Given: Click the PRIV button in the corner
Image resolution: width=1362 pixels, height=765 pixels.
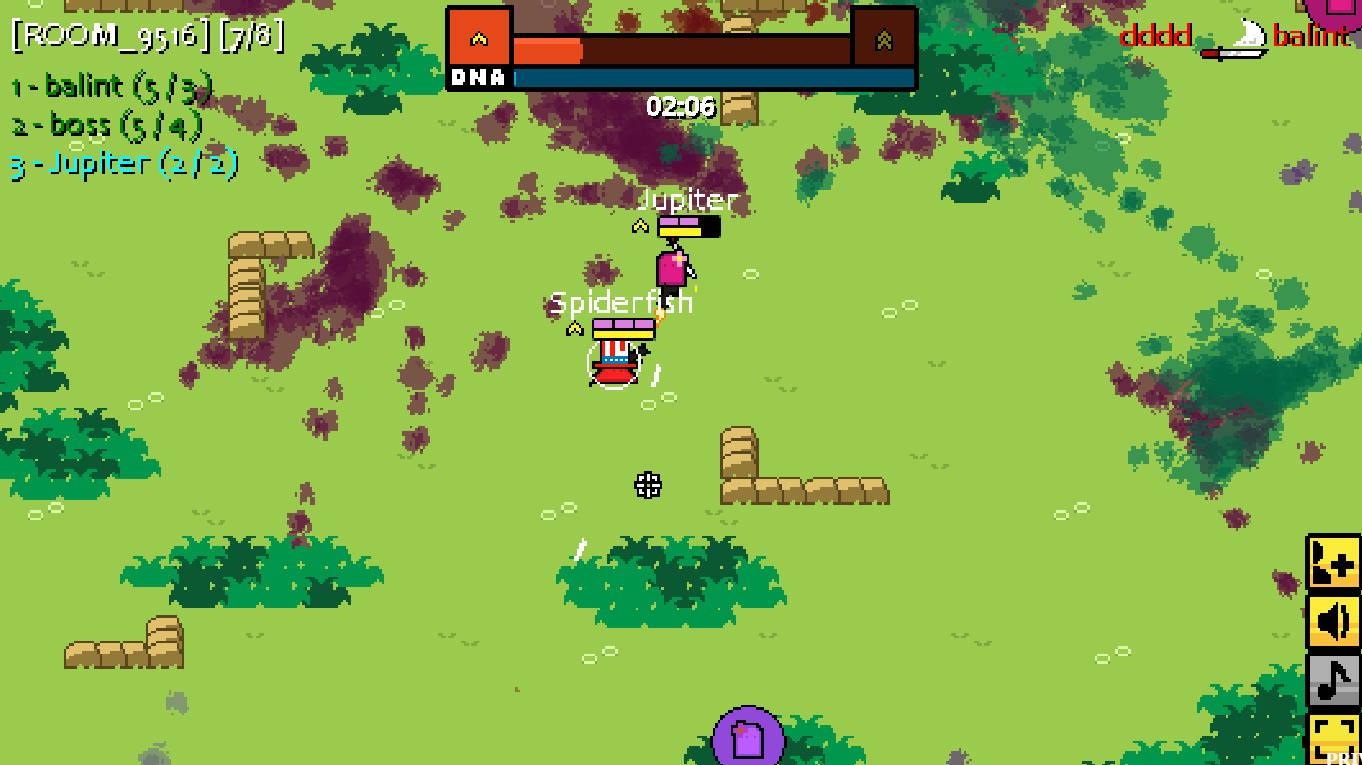Looking at the screenshot, I should (x=1345, y=757).
